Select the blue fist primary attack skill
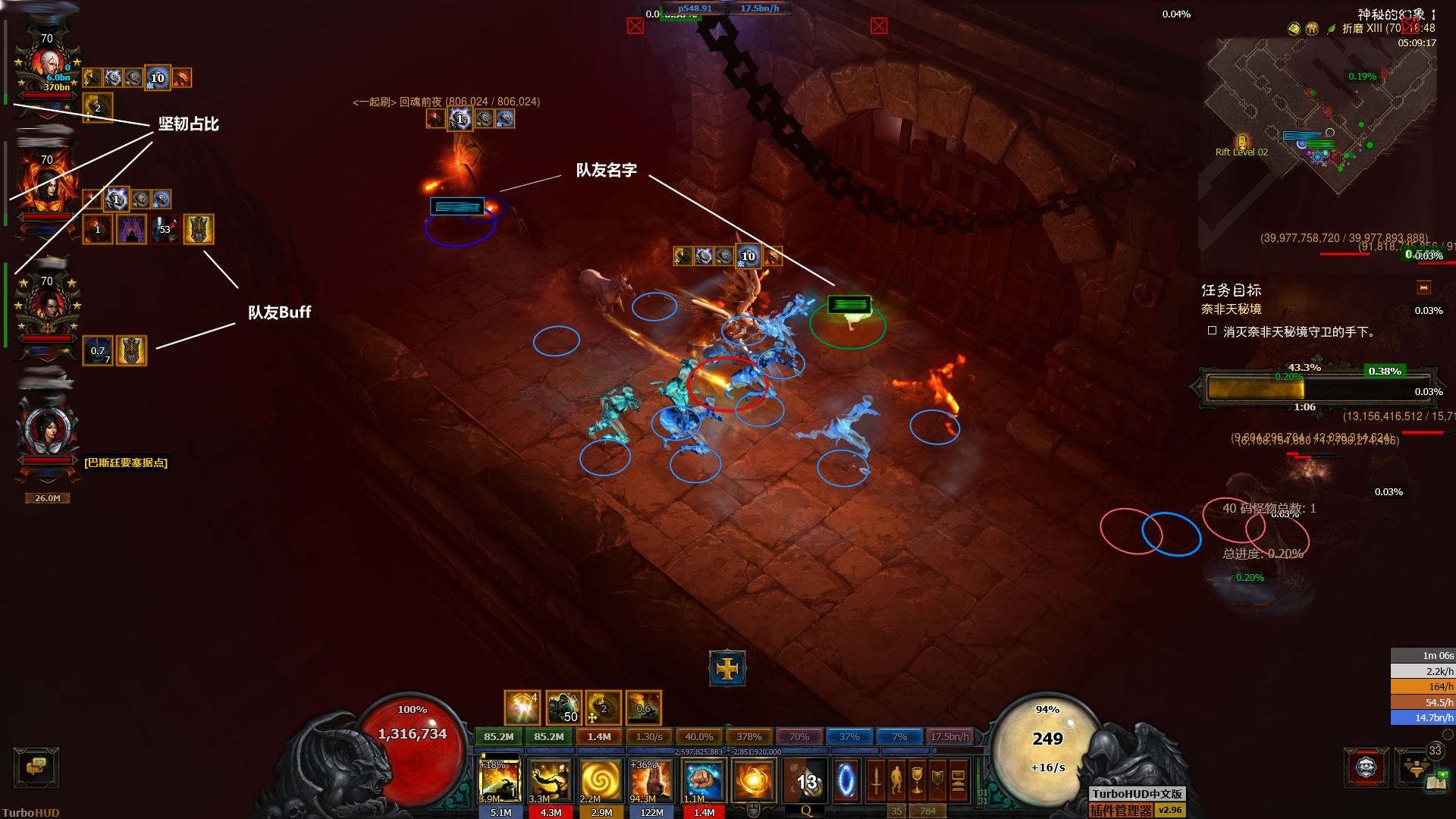The width and height of the screenshot is (1456, 819). click(703, 780)
